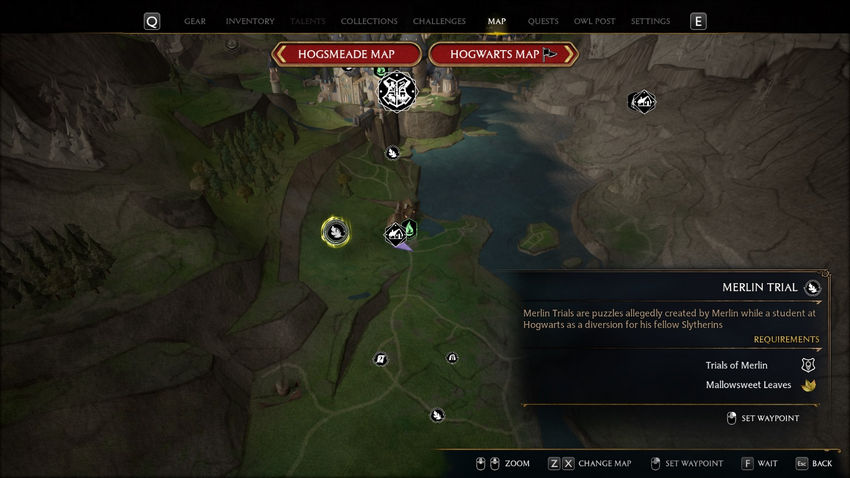Switch to the Hogsmeade Map
Image resolution: width=850 pixels, height=478 pixels.
pyautogui.click(x=347, y=54)
